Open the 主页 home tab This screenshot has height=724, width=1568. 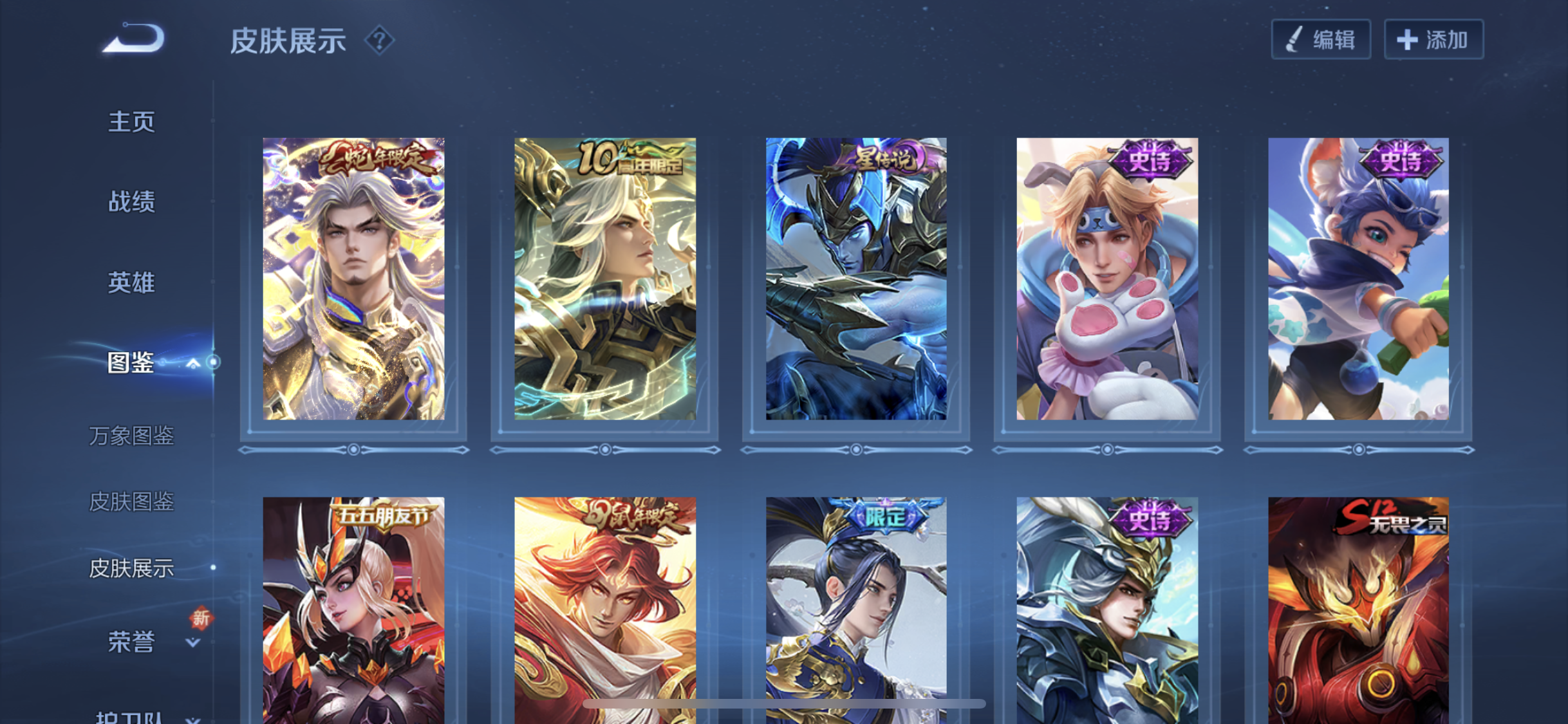coord(131,122)
